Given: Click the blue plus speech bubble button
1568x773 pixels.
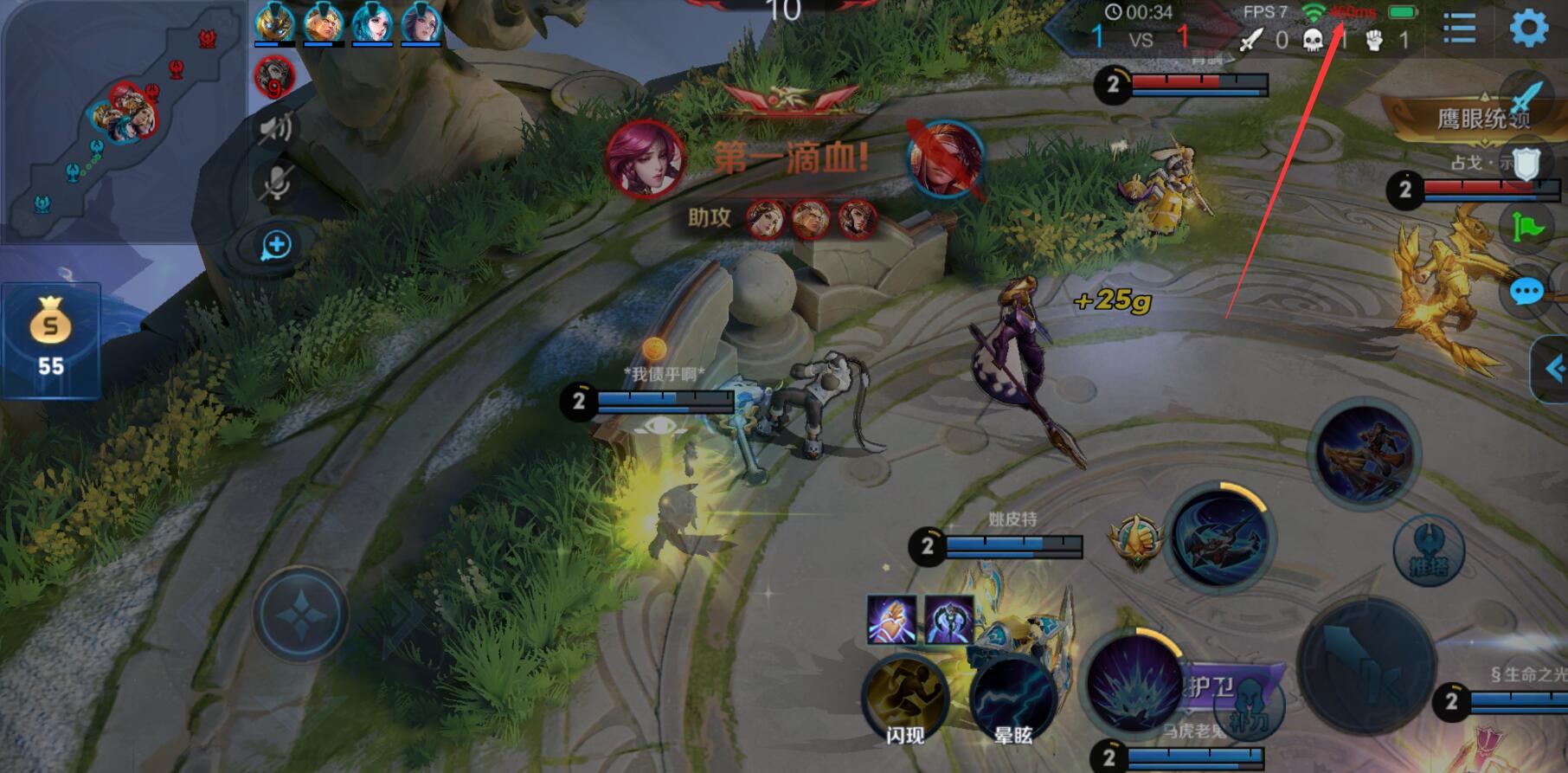Looking at the screenshot, I should click(276, 245).
